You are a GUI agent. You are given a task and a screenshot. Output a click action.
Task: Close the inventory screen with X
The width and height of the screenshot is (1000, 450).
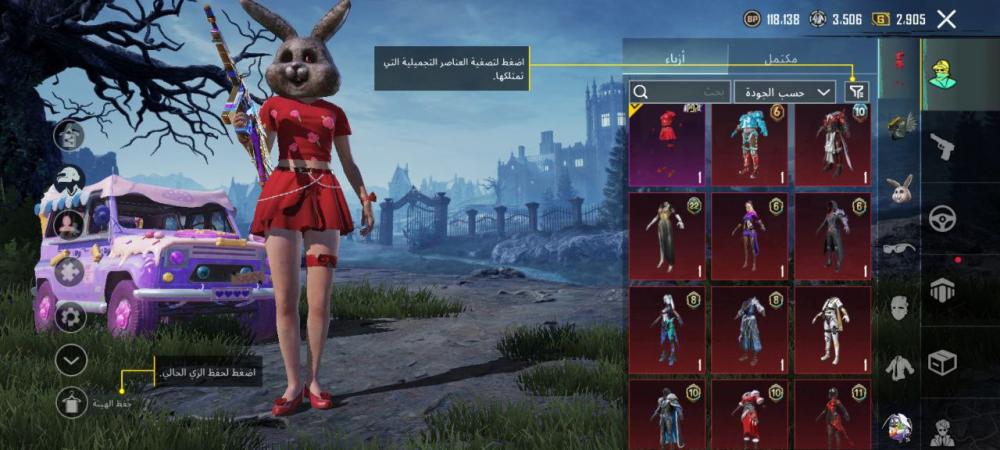947,19
